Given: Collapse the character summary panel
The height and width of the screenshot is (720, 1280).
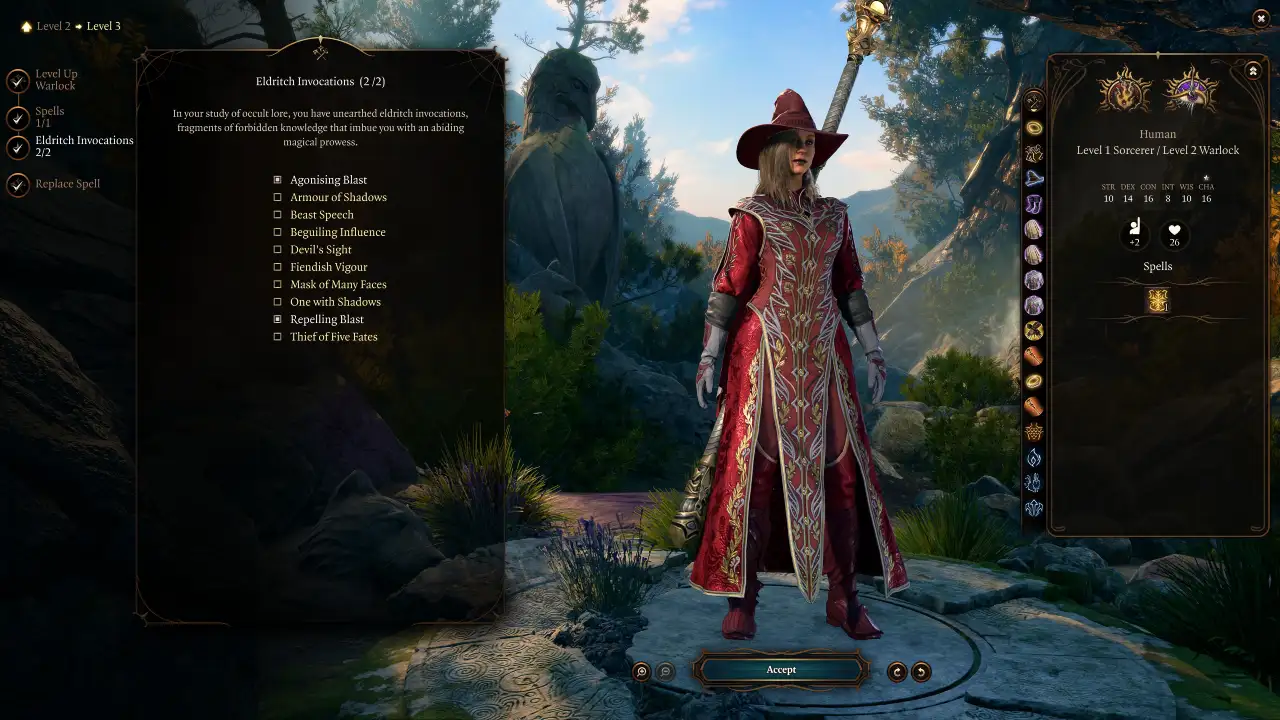Looking at the screenshot, I should (x=1252, y=71).
